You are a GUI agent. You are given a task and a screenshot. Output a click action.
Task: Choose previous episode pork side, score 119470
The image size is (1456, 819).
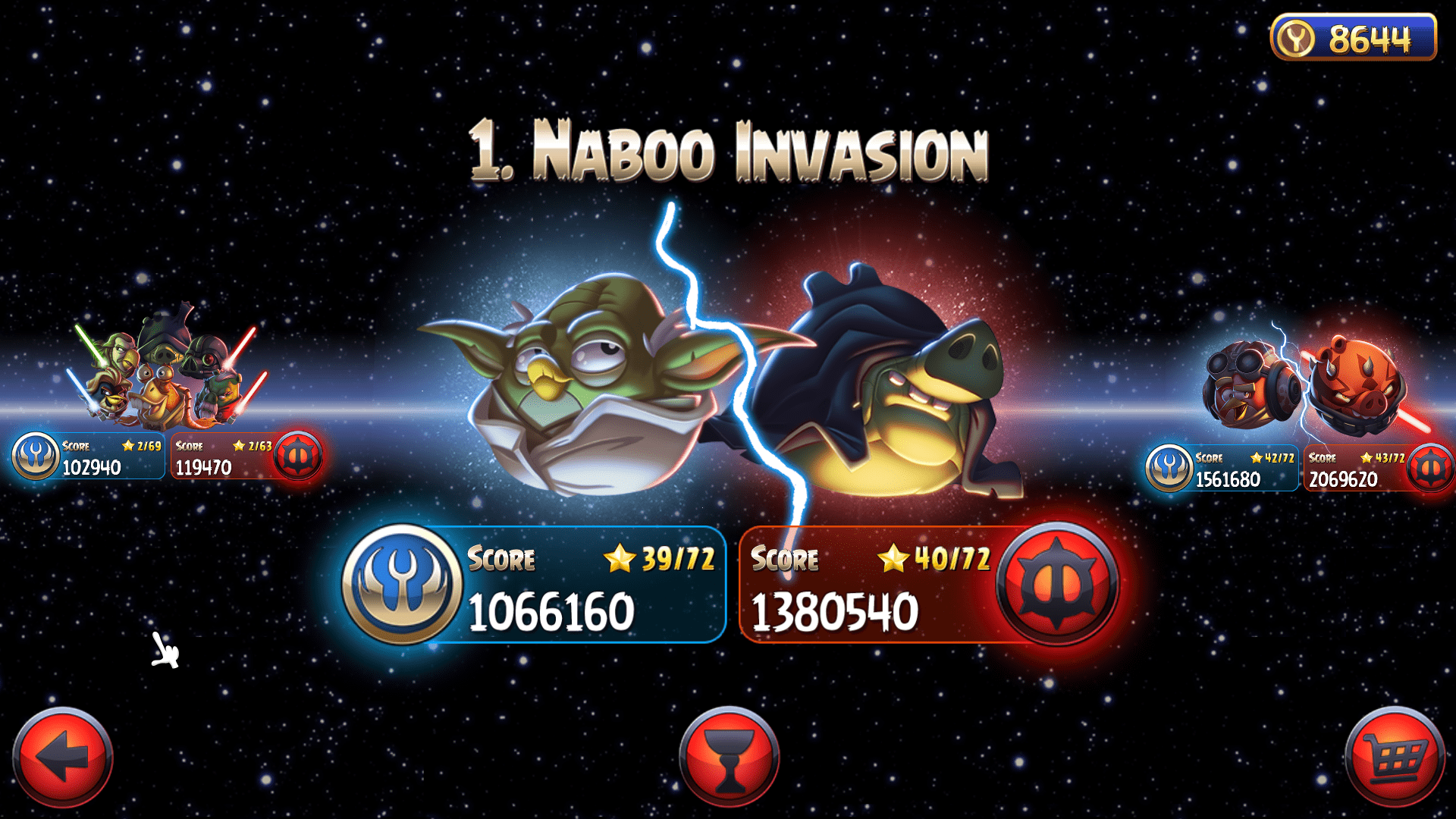pyautogui.click(x=246, y=457)
